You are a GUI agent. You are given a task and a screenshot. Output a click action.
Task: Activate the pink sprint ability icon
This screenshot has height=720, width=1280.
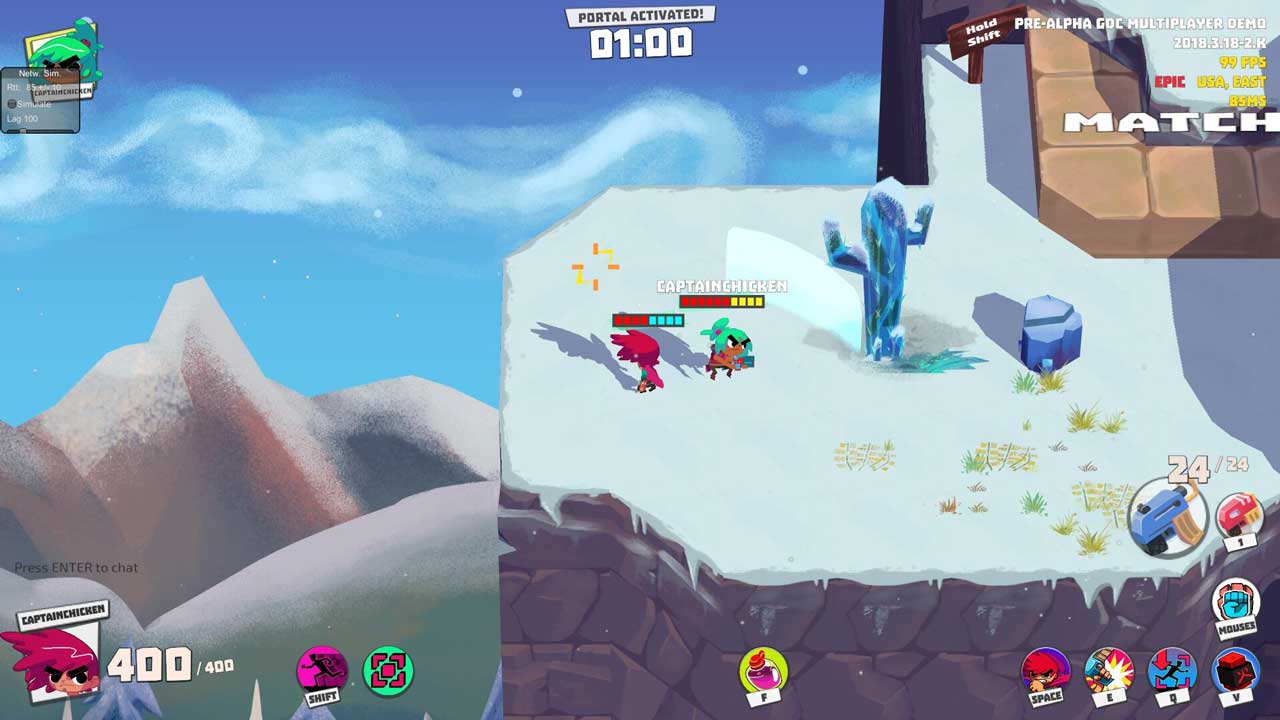[322, 670]
